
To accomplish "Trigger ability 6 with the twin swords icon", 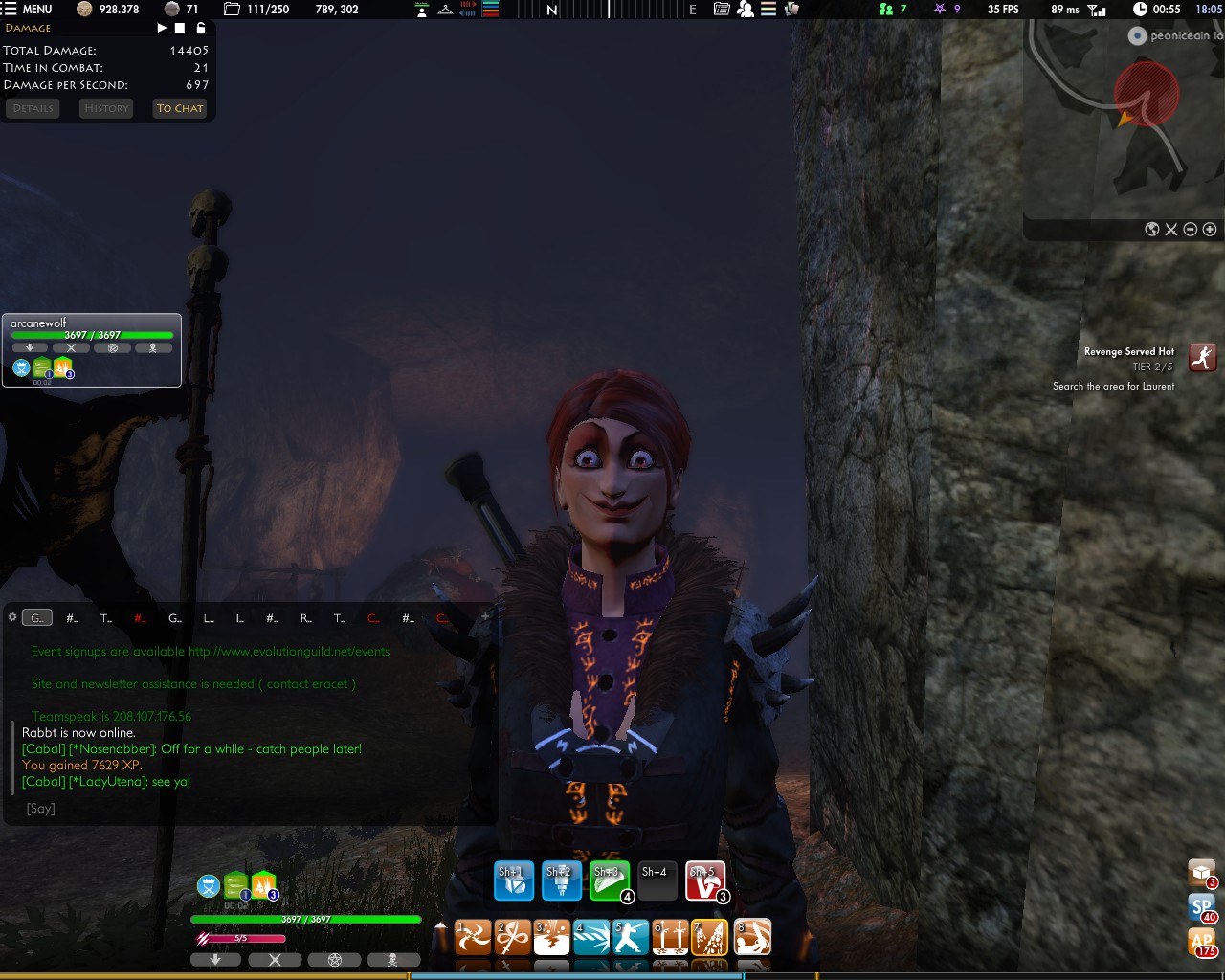I will tap(670, 938).
